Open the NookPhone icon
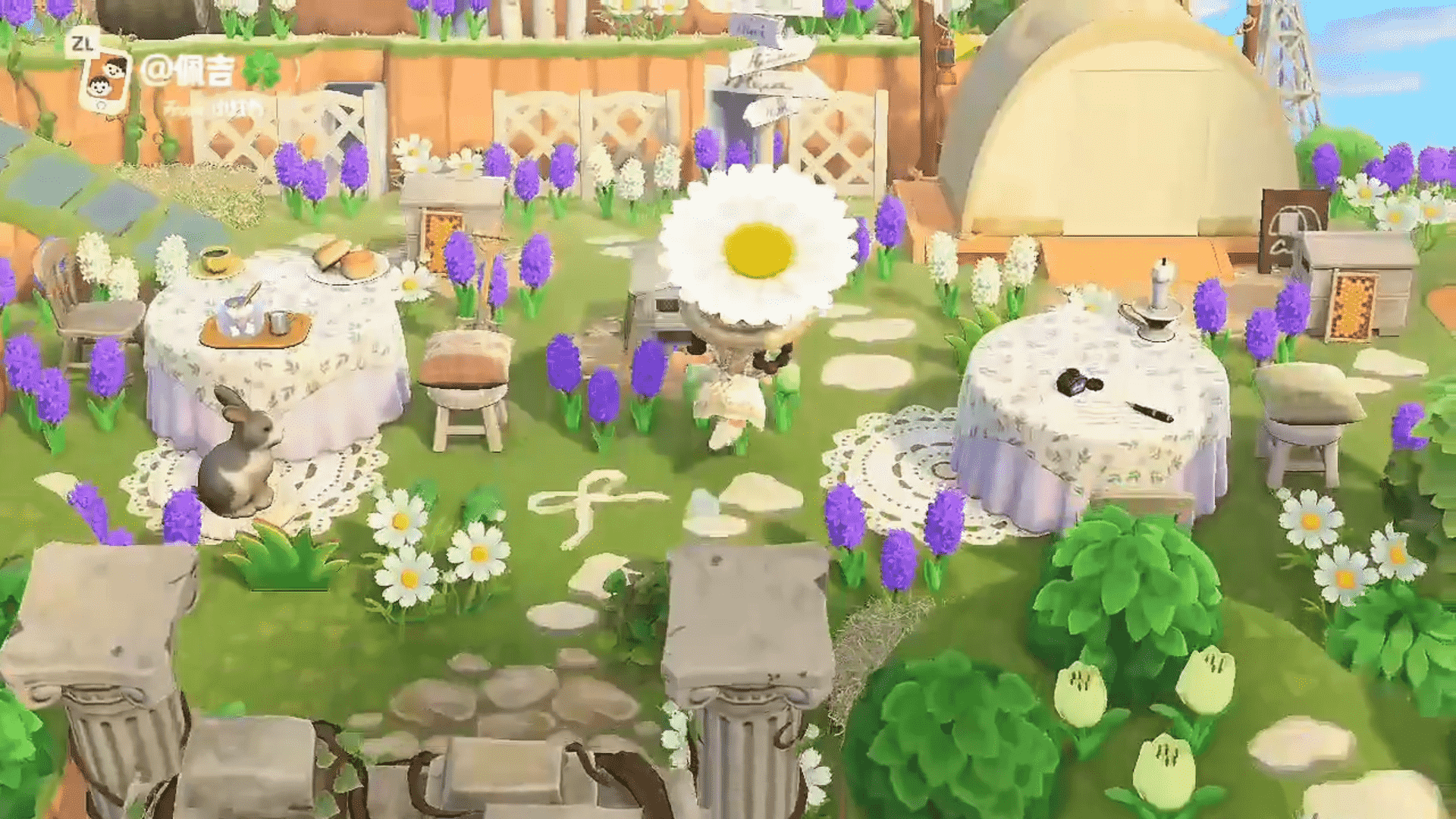 point(105,77)
